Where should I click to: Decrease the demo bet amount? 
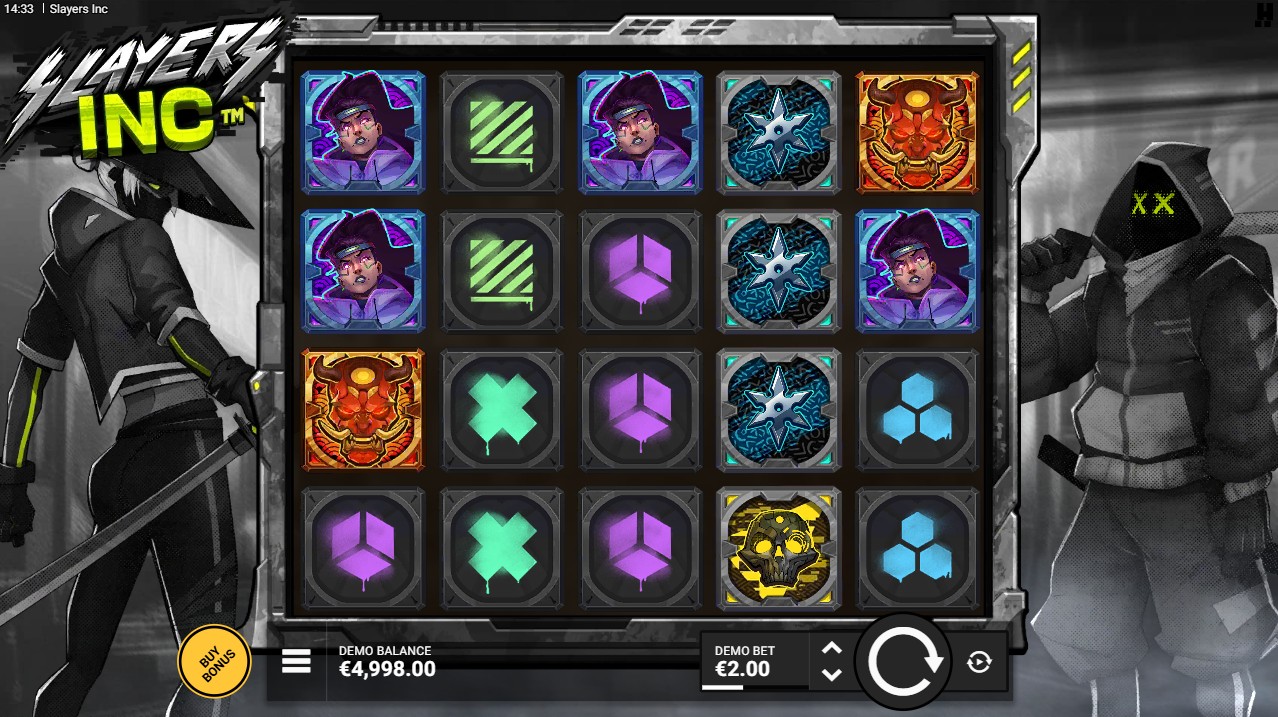coord(832,675)
